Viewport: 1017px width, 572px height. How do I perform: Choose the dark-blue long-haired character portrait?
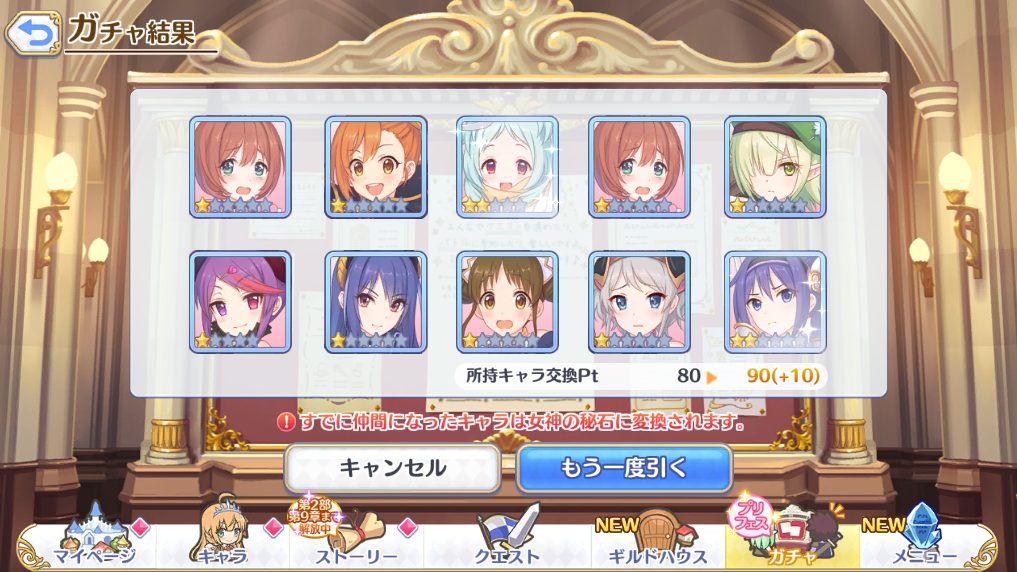pos(375,301)
